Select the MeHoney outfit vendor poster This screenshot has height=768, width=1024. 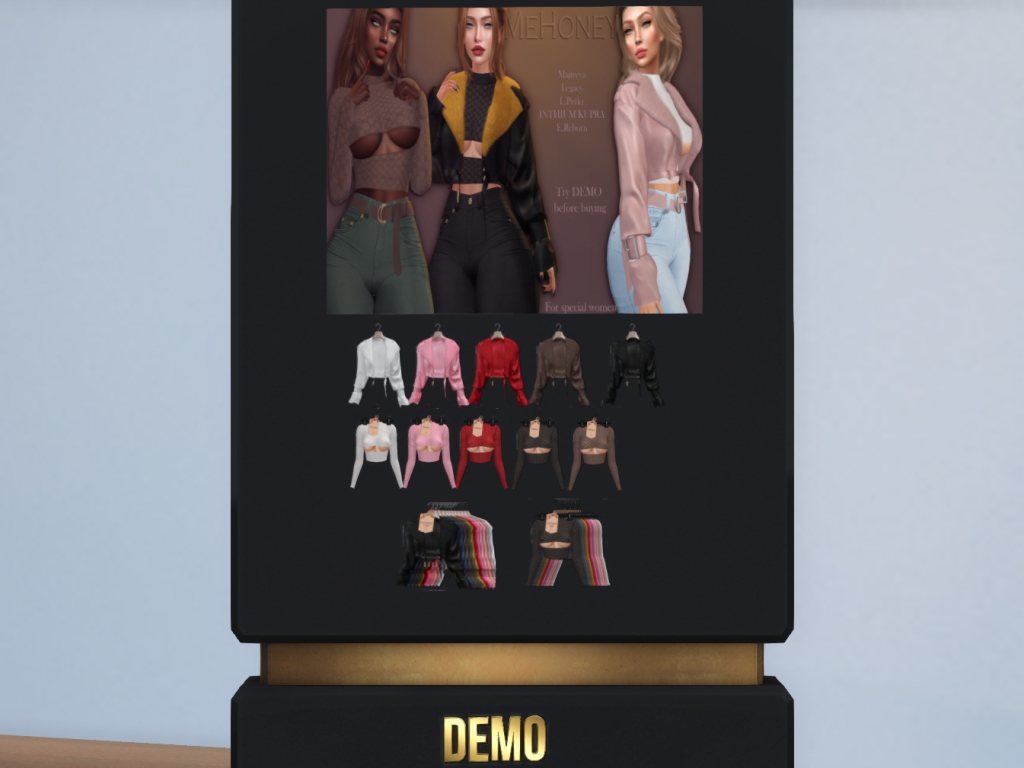pos(514,161)
